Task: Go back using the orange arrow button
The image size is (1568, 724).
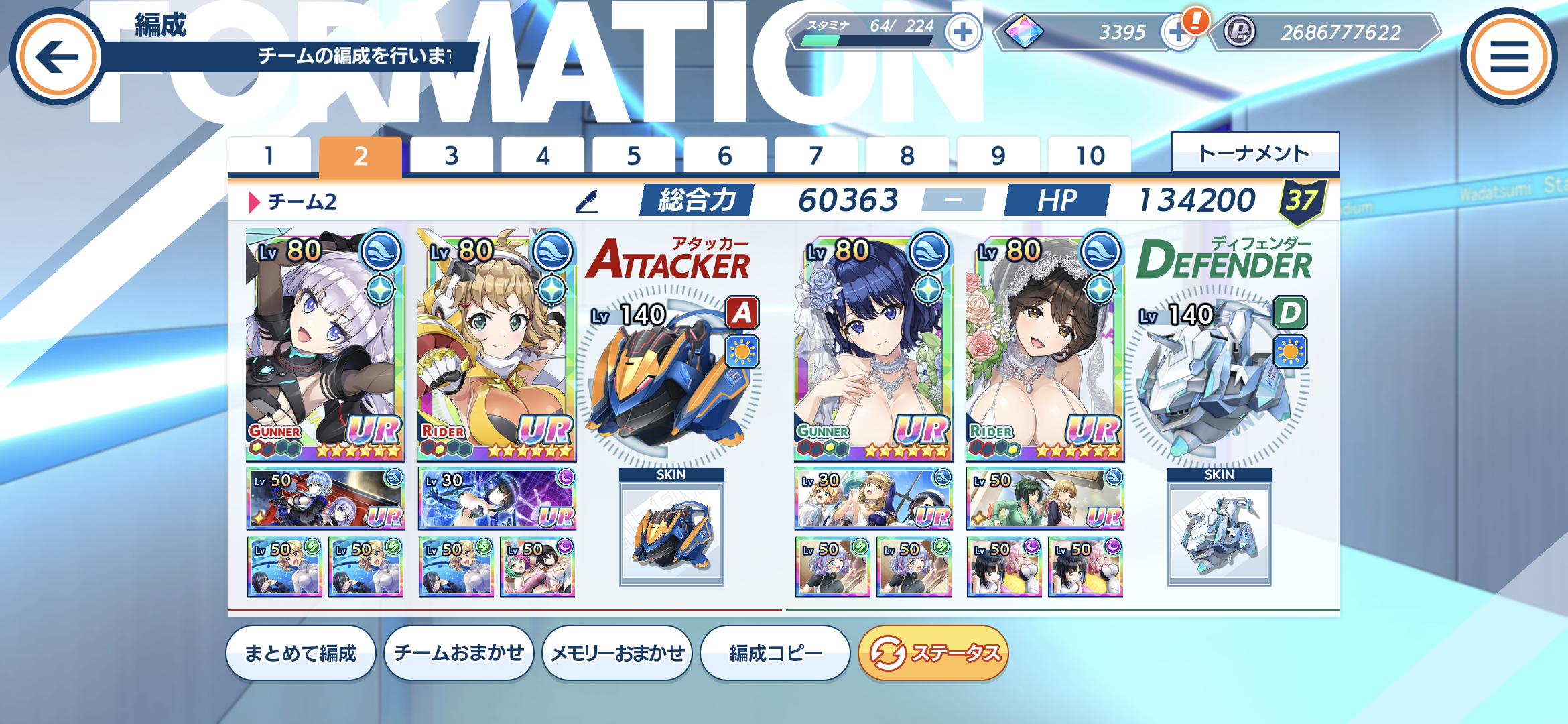Action: click(58, 56)
